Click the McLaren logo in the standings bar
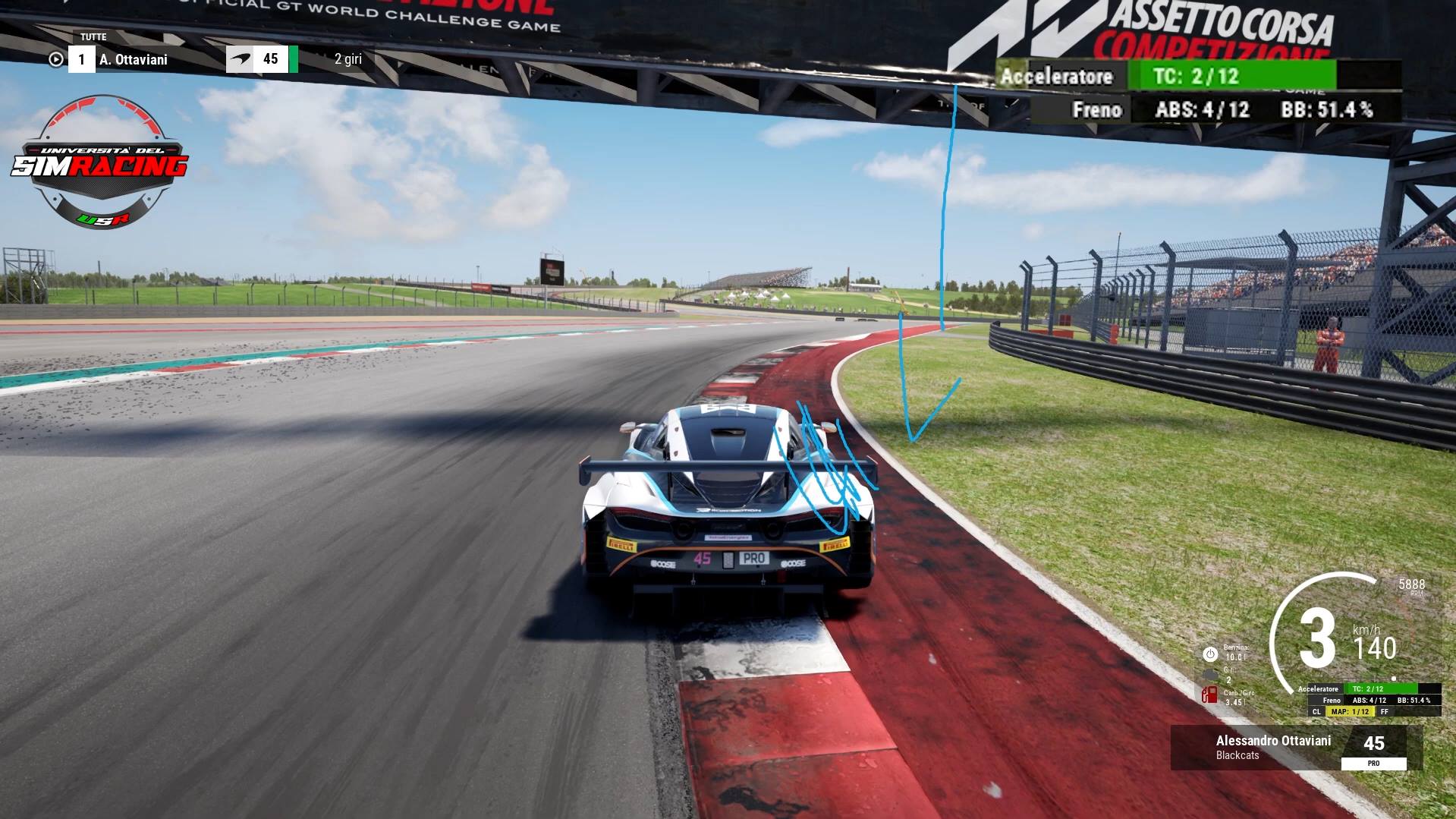Viewport: 1456px width, 819px height. click(241, 58)
